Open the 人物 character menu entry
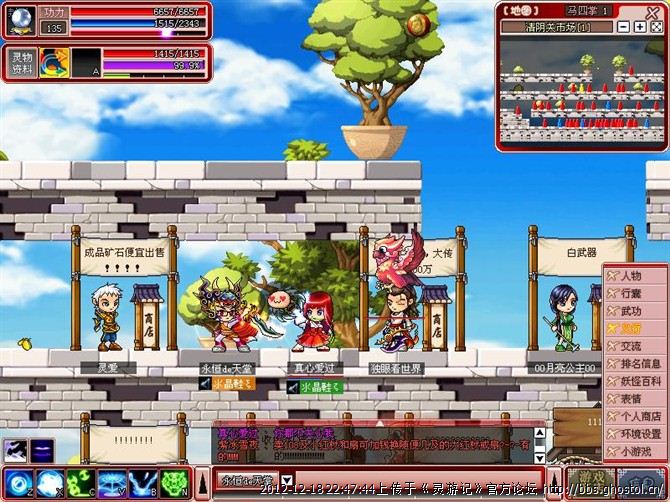 (x=631, y=275)
